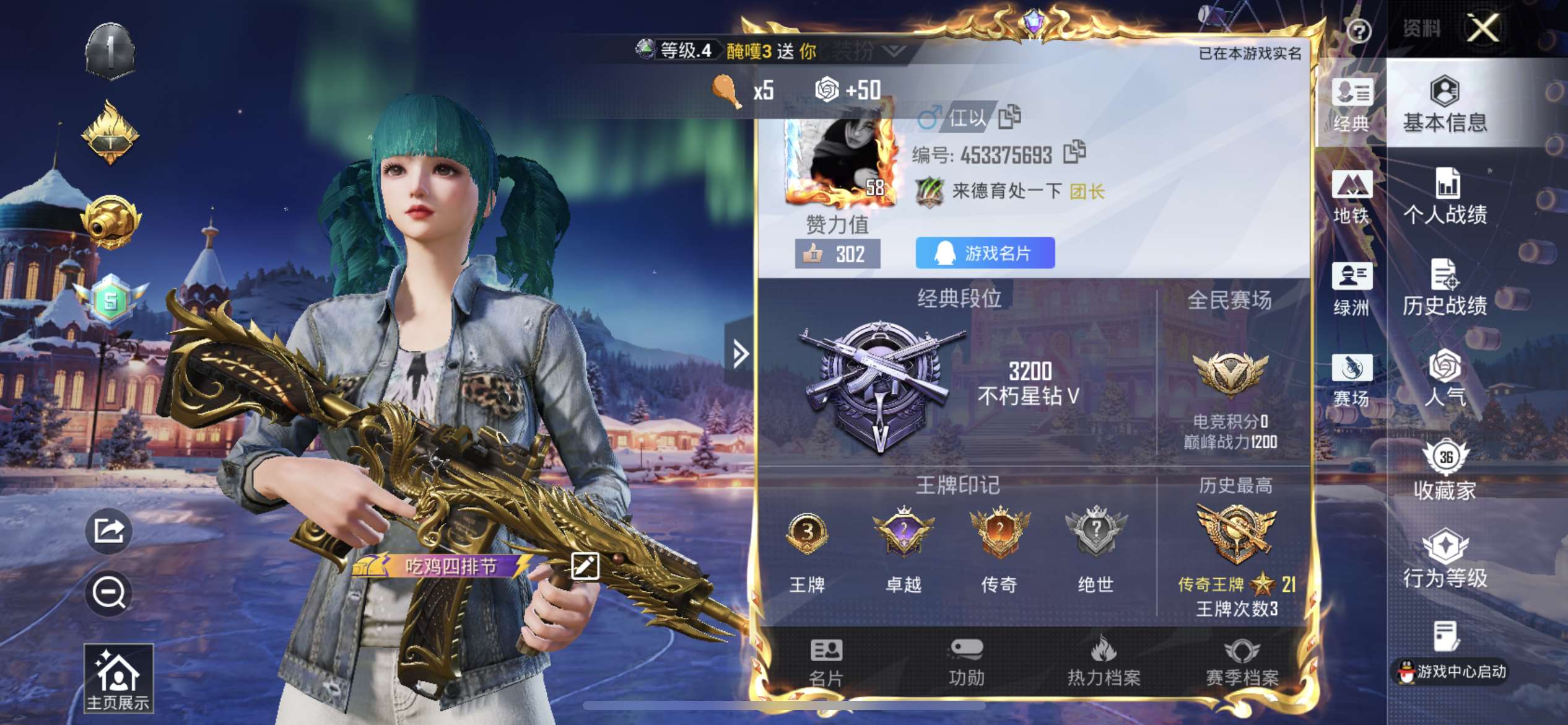Open the 赛季档案 season archive tab

tap(1242, 662)
